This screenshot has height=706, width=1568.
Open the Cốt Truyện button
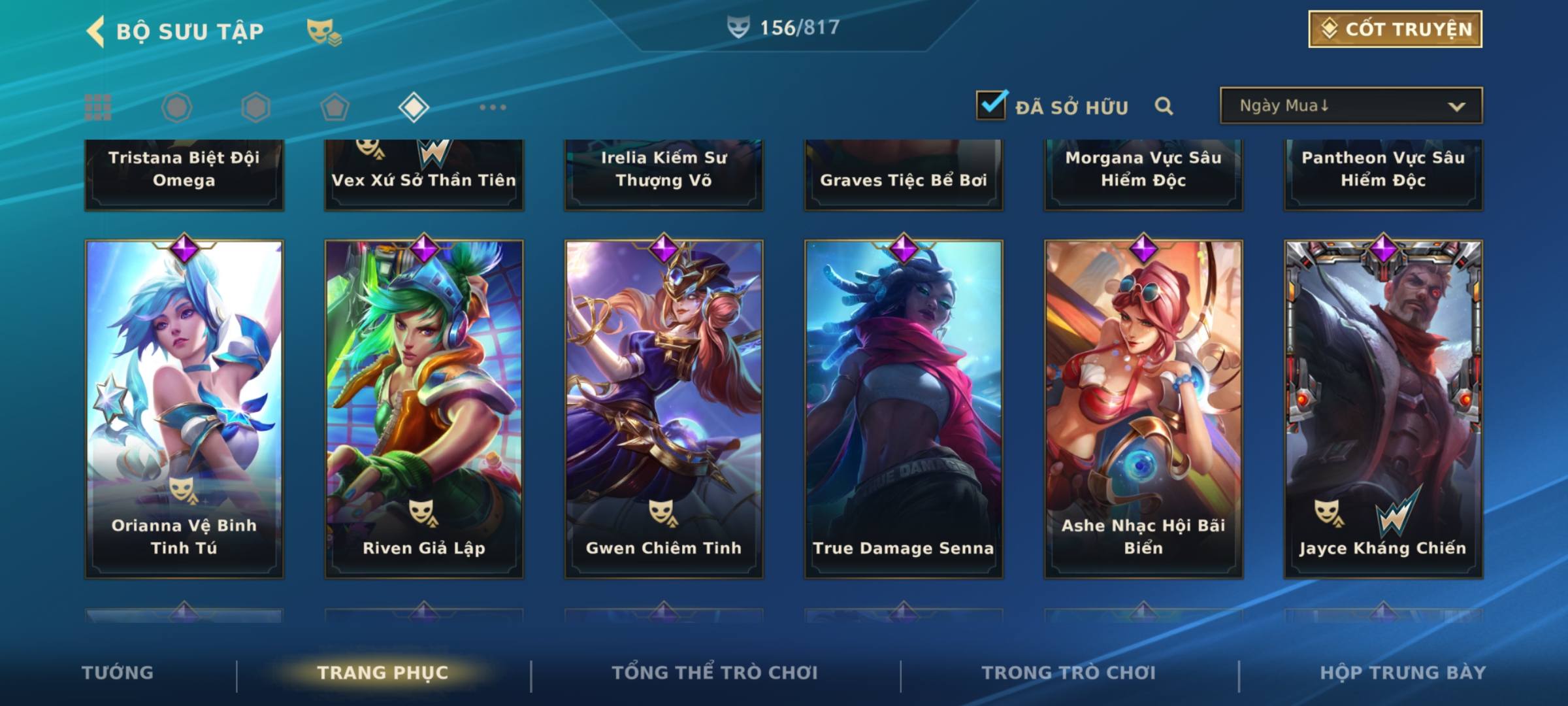click(x=1395, y=29)
